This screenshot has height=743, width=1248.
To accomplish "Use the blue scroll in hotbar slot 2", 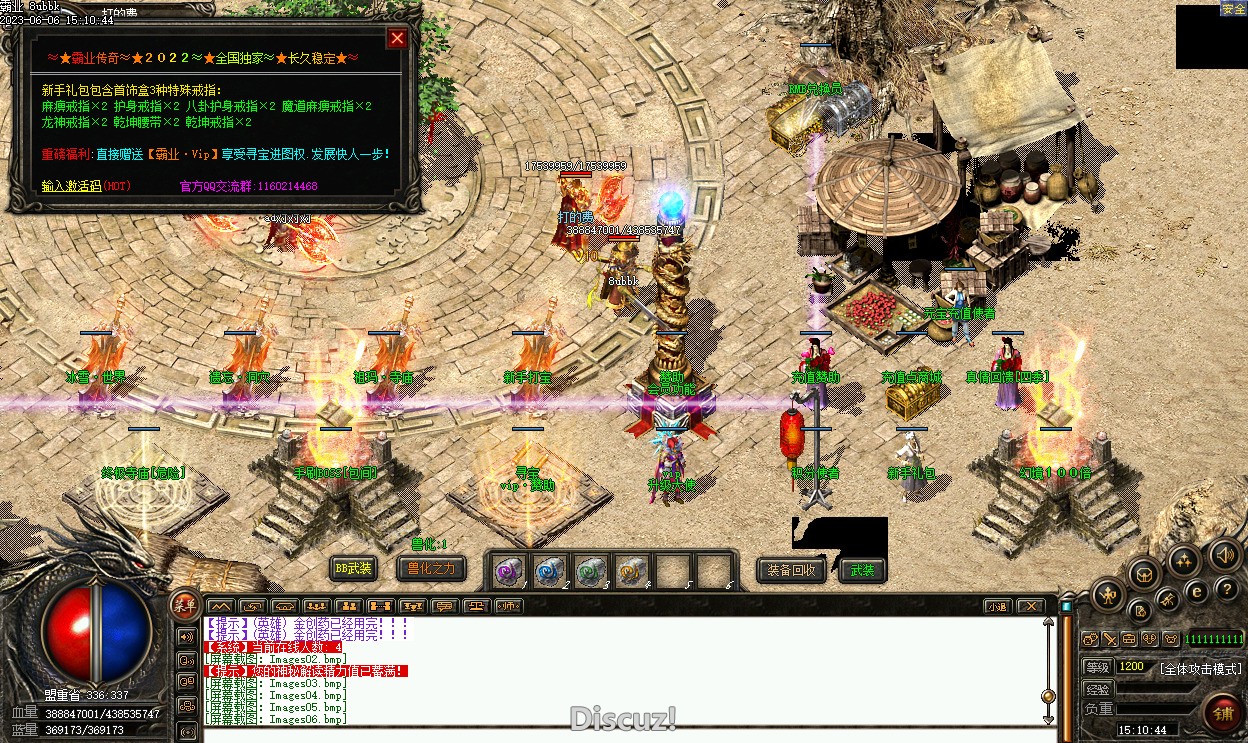I will click(x=549, y=571).
